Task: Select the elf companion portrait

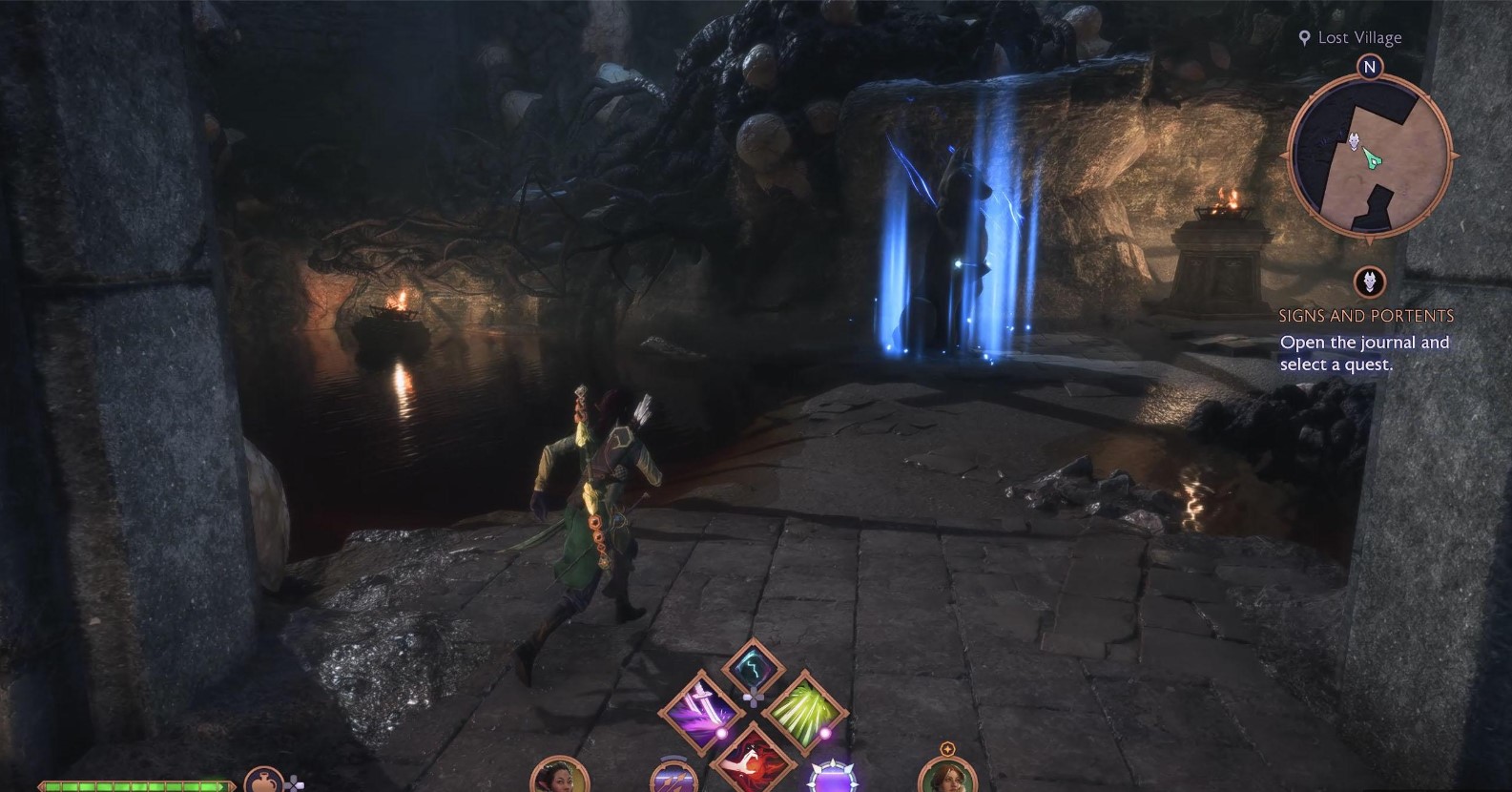Action: tap(557, 777)
